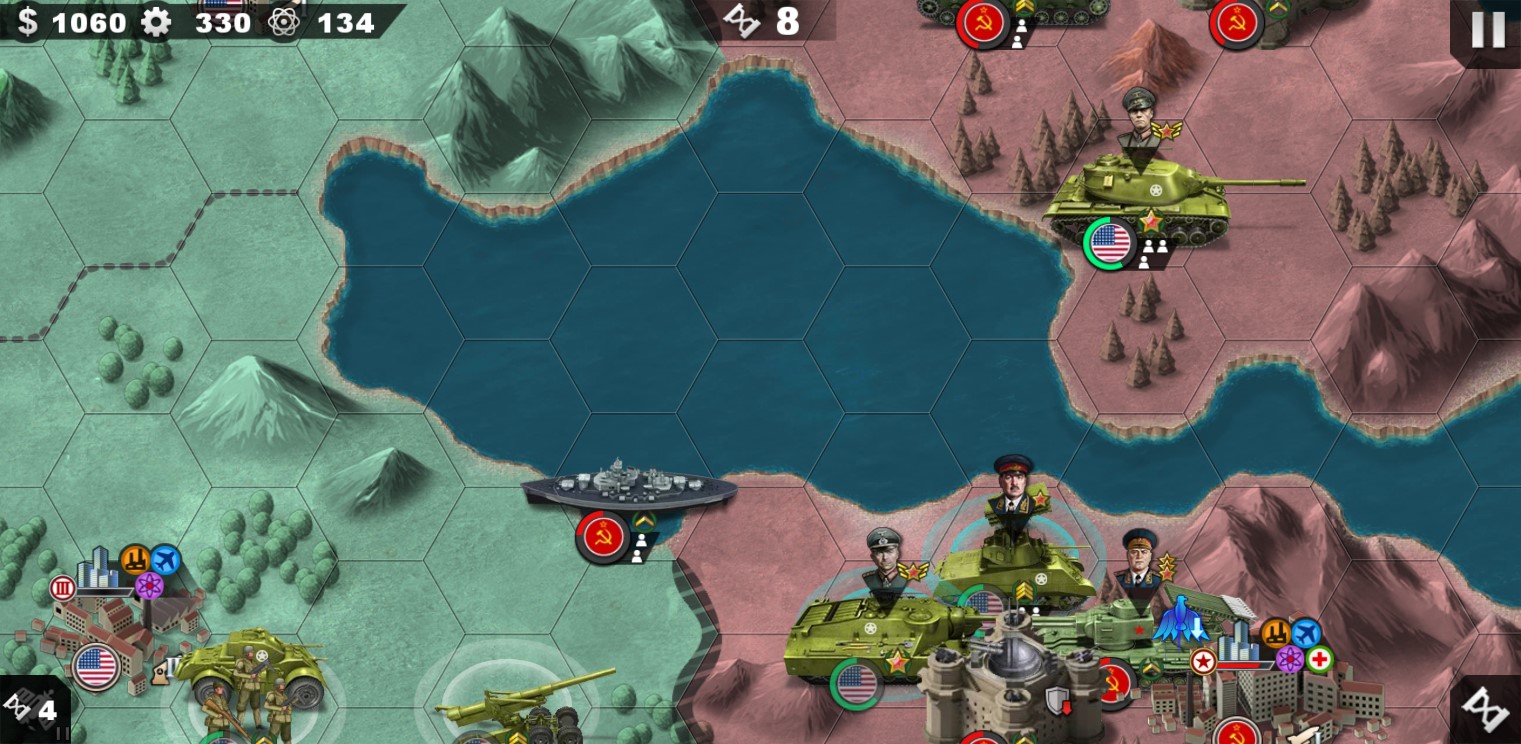Pause the game
Image resolution: width=1521 pixels, height=744 pixels.
1487,30
